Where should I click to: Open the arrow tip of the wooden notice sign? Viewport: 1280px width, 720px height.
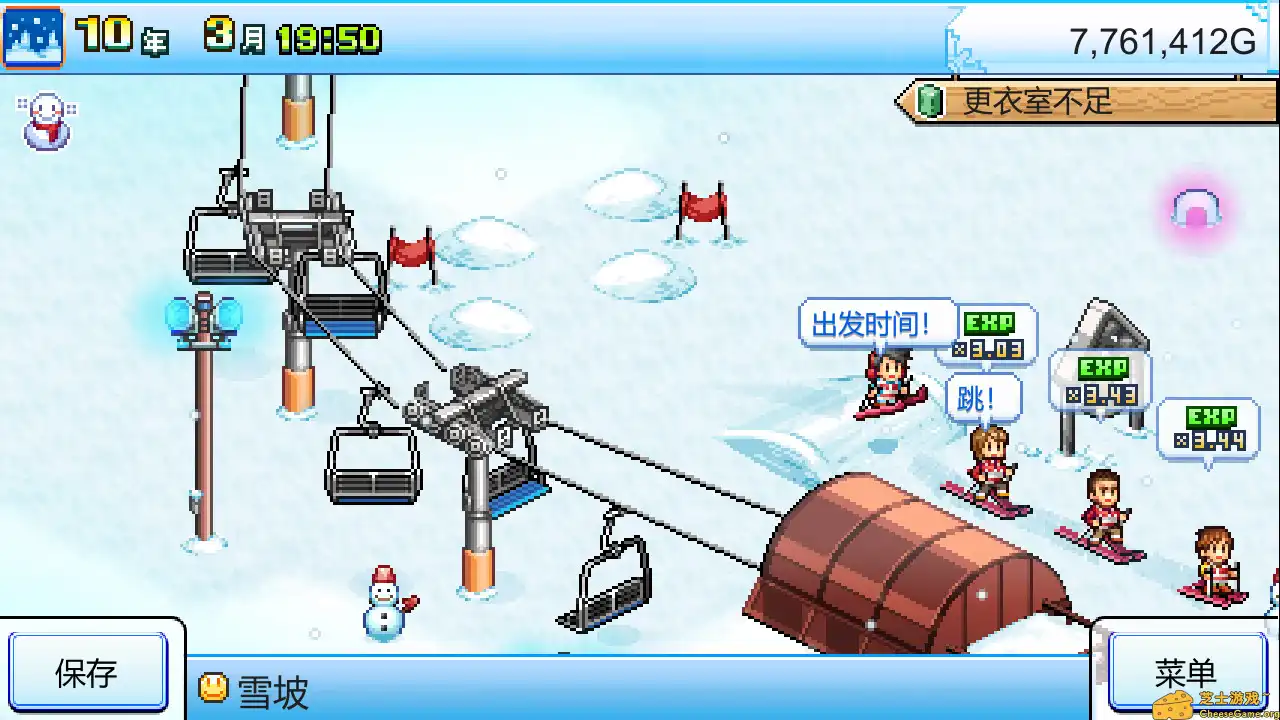coord(900,101)
